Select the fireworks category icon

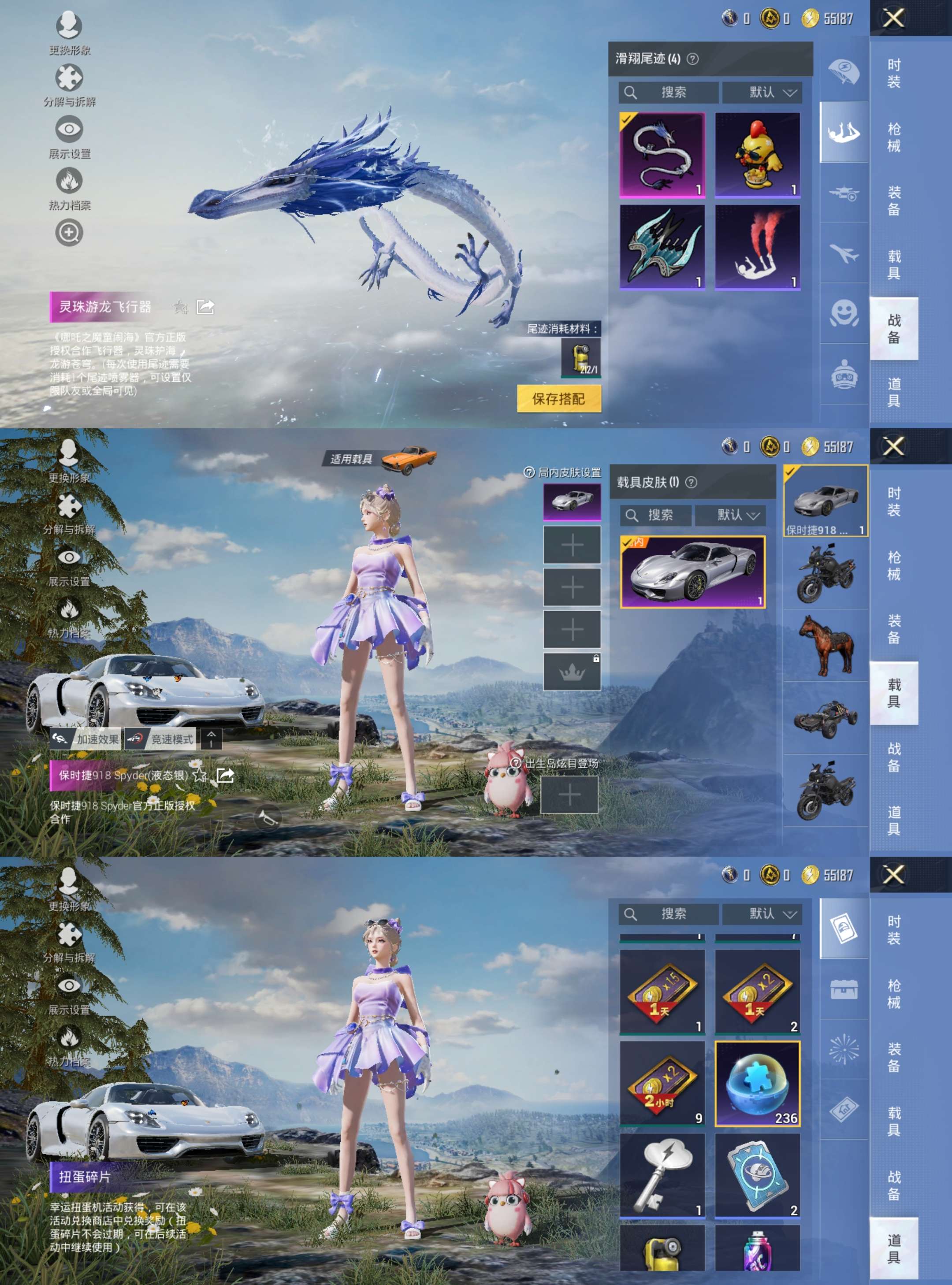point(845,1049)
